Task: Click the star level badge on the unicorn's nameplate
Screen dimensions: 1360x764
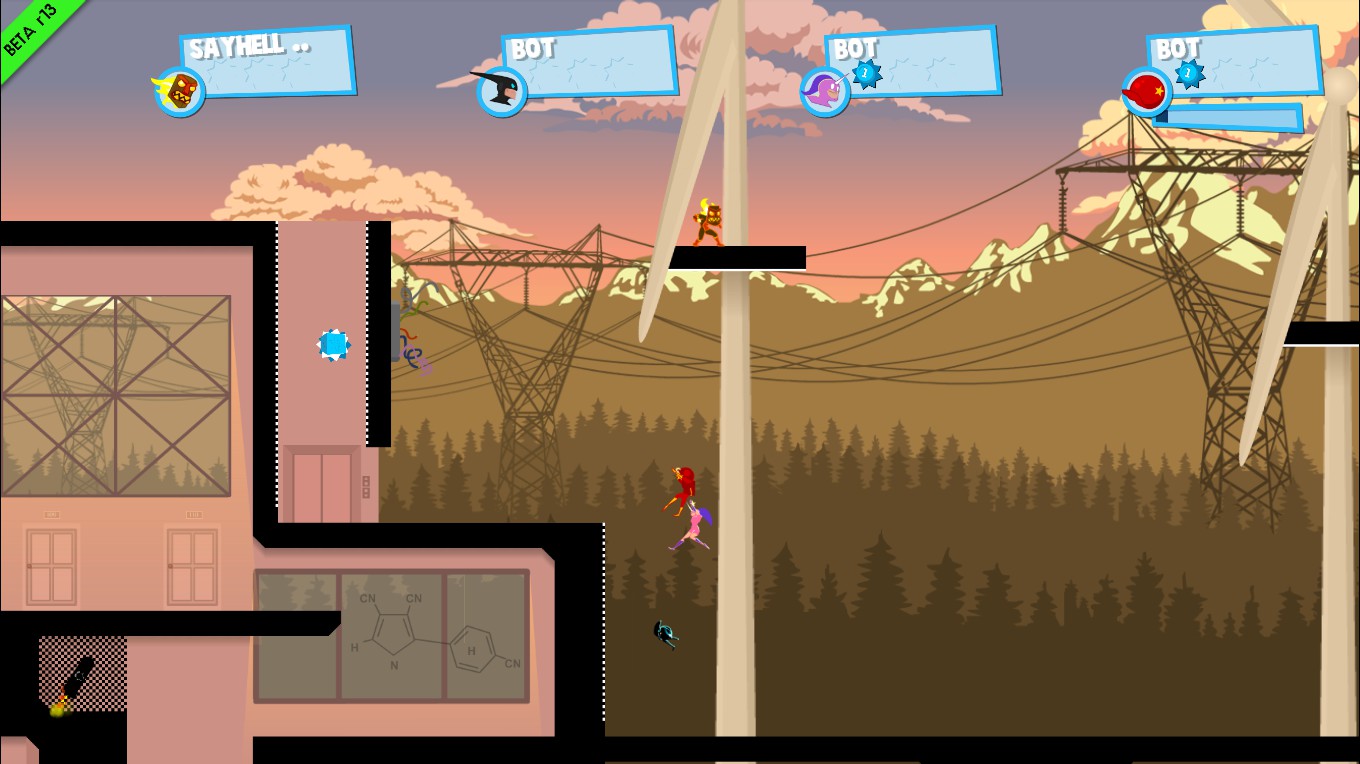Action: point(864,73)
